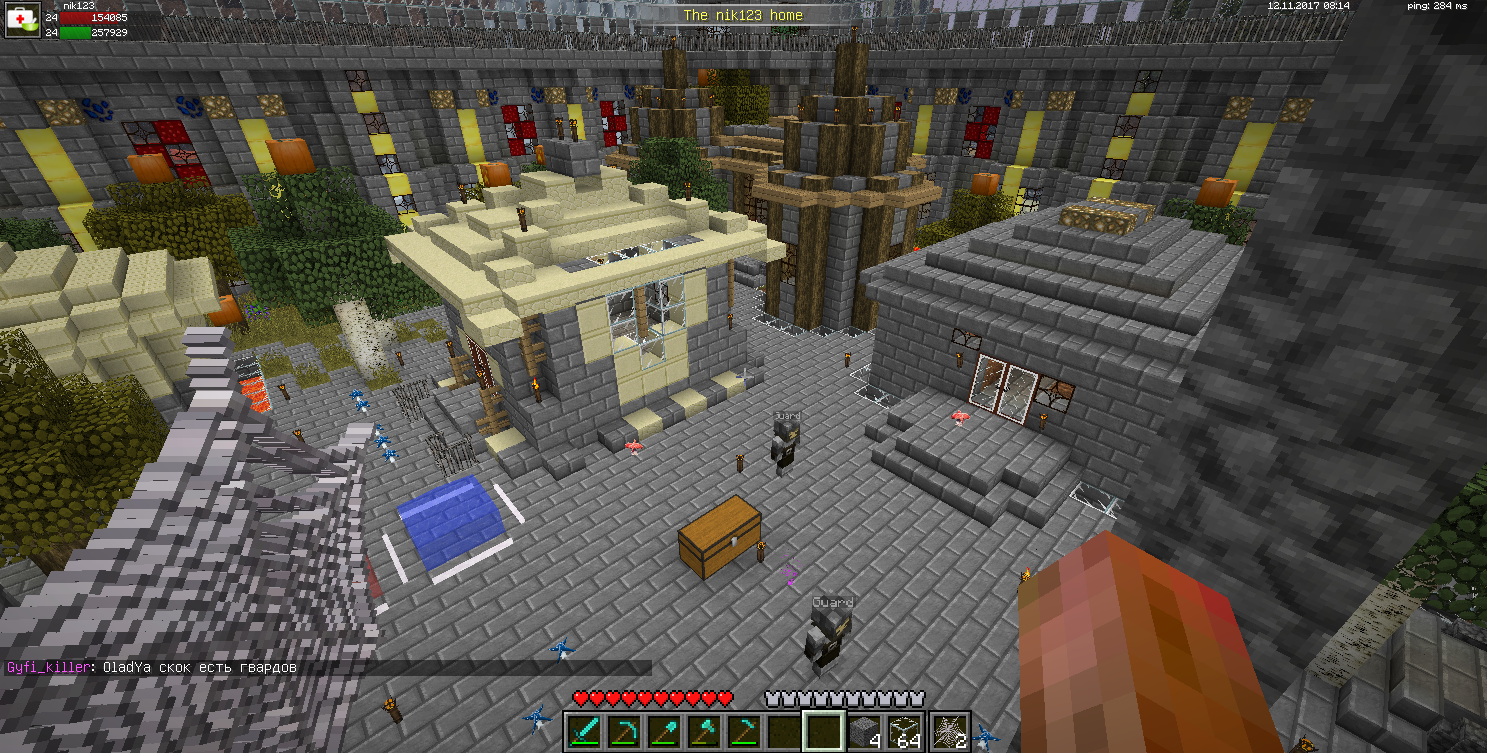Pick the diamond hoe hotbar slot
Viewport: 1487px width, 753px height.
click(745, 731)
